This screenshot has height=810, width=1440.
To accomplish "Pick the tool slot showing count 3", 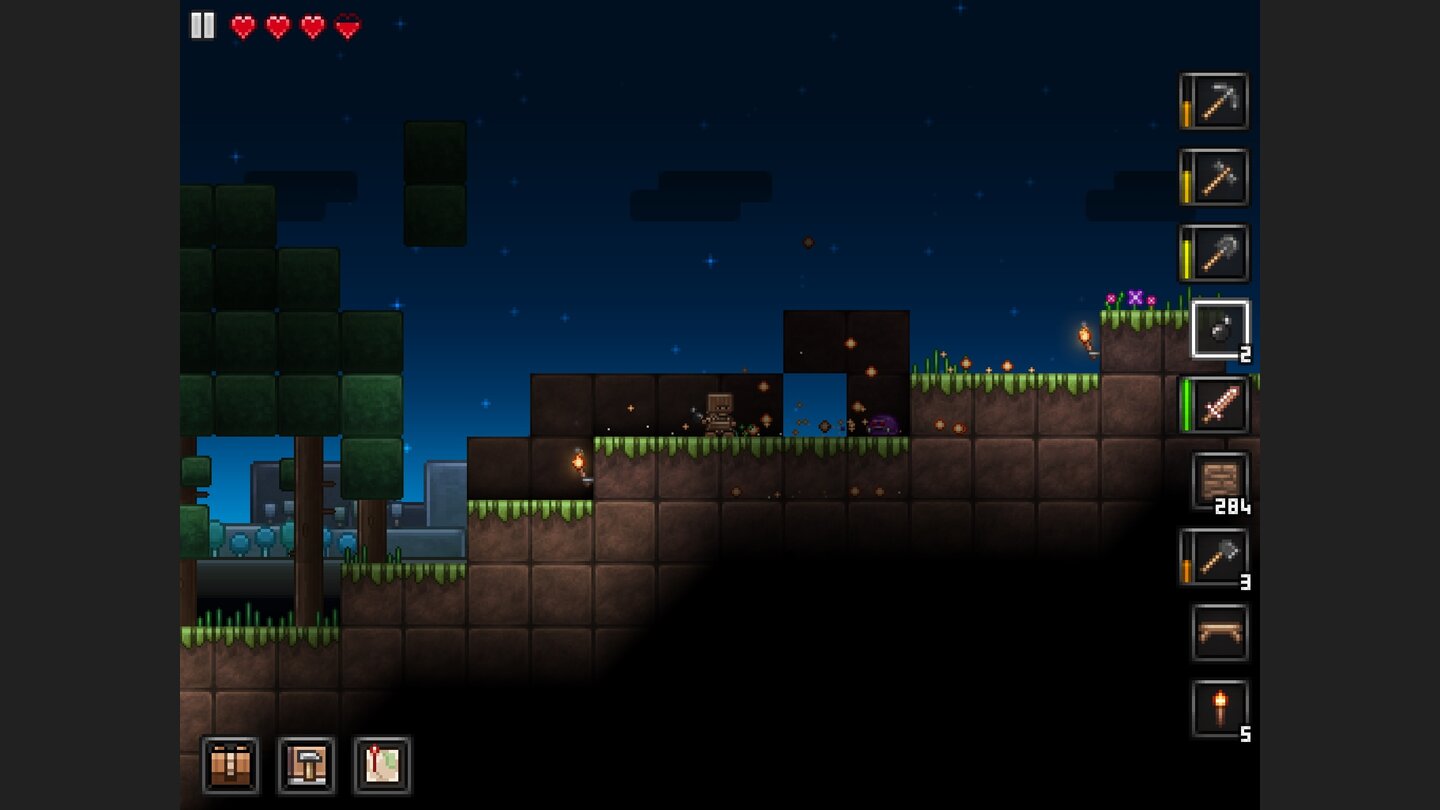I will pos(1219,557).
